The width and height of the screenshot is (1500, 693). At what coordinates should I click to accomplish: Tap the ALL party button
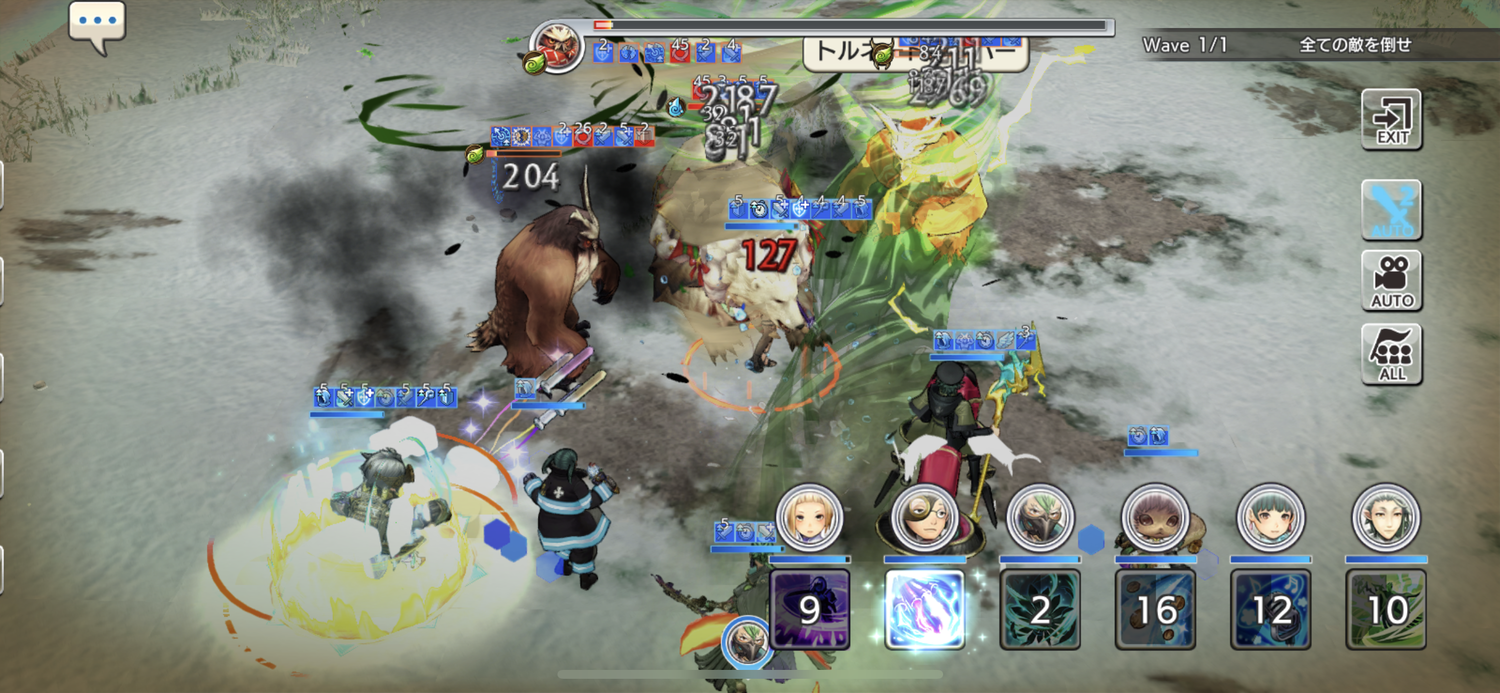tap(1391, 354)
